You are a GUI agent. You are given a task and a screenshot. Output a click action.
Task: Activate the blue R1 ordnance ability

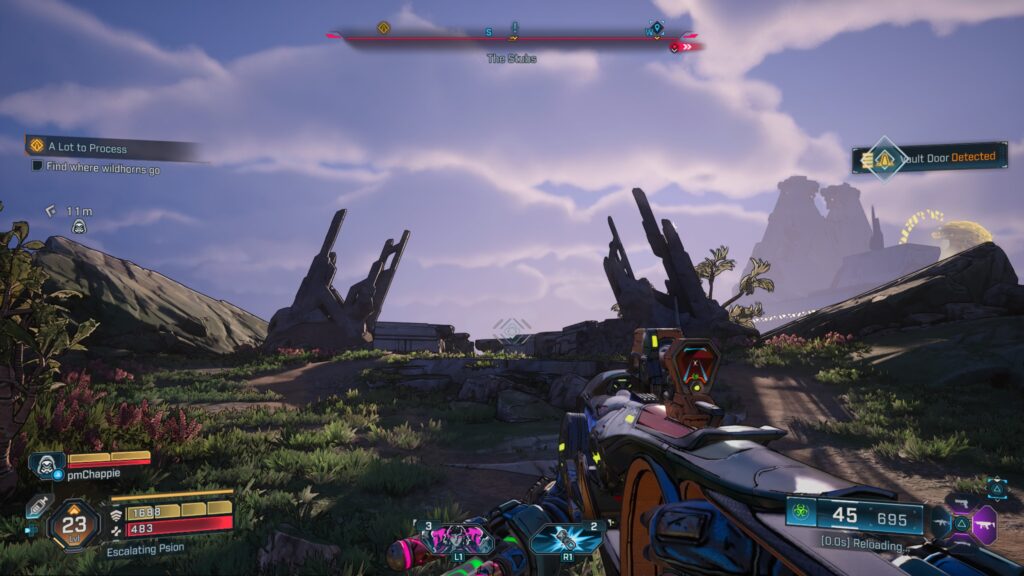point(568,539)
